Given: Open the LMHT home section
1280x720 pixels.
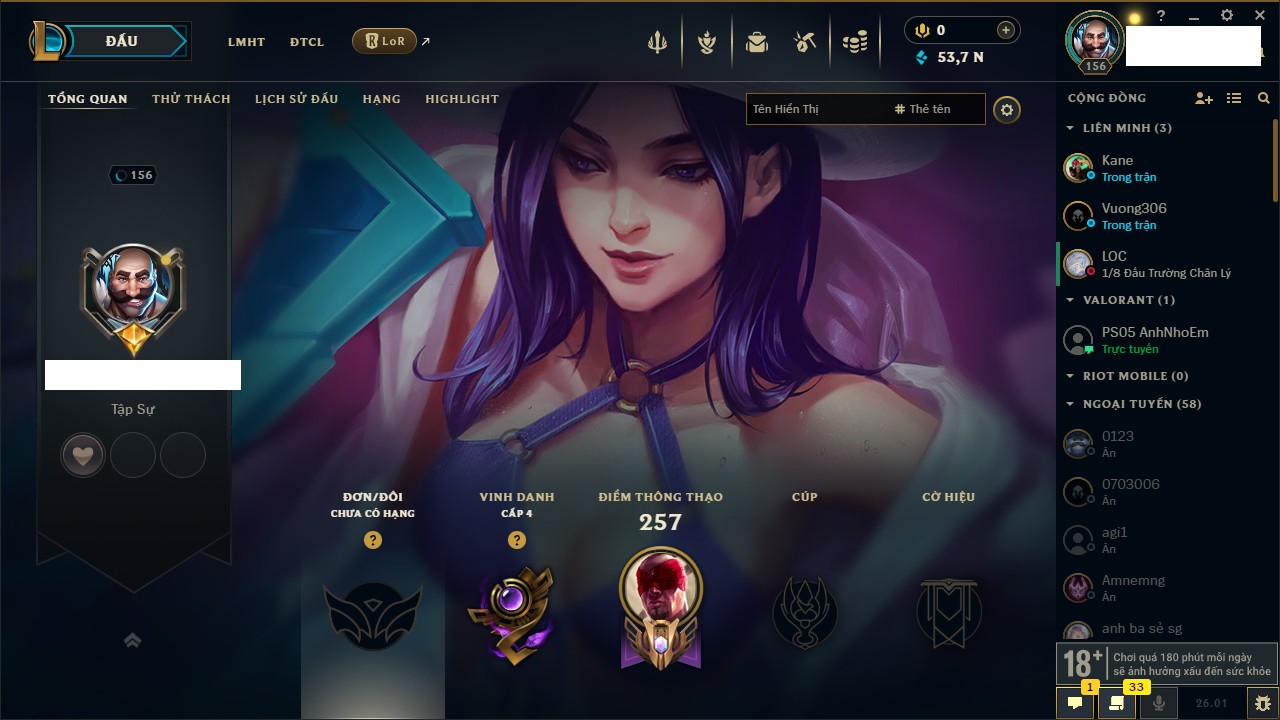Looking at the screenshot, I should tap(246, 42).
